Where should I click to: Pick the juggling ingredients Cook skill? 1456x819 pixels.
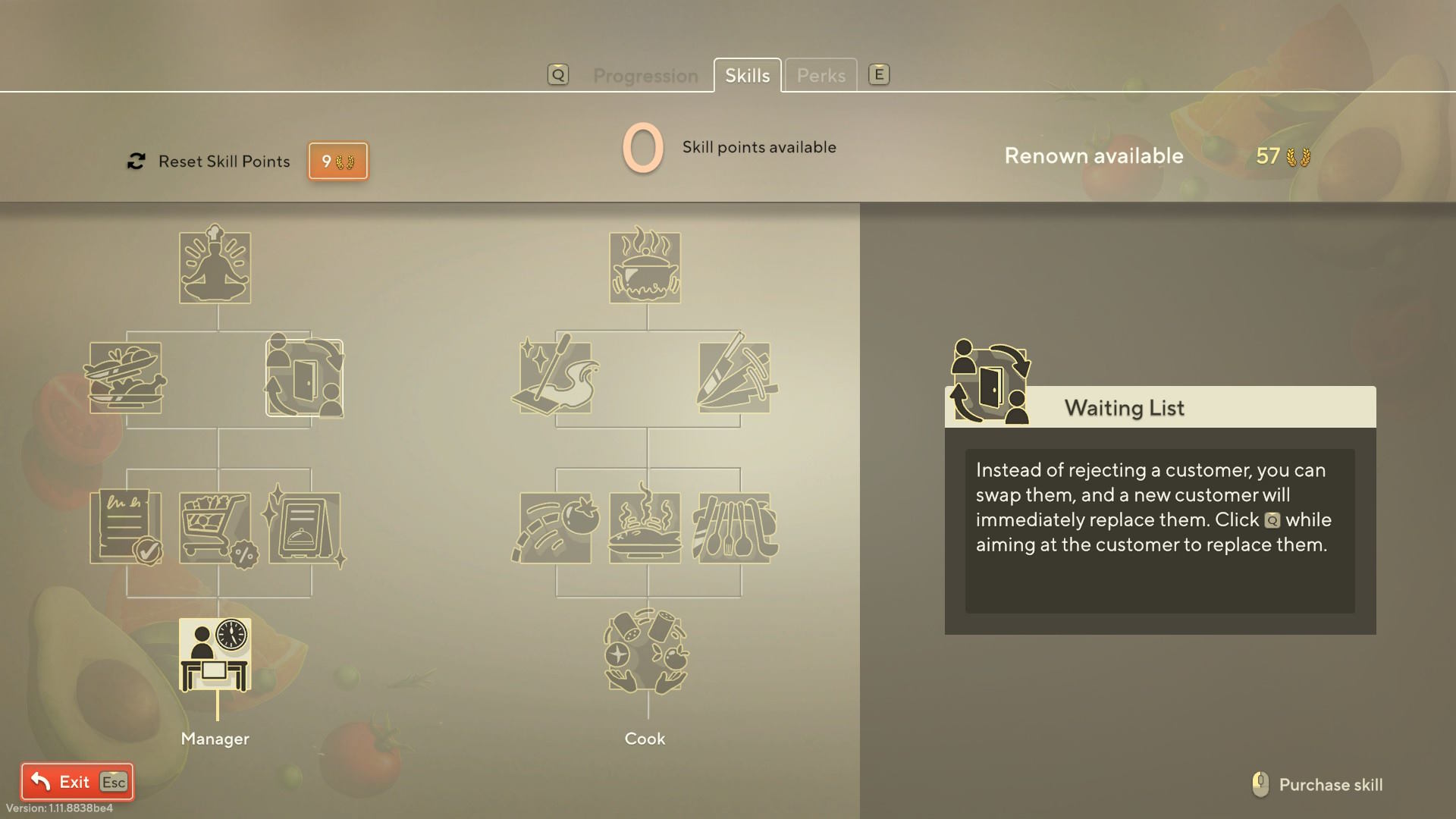(x=645, y=652)
